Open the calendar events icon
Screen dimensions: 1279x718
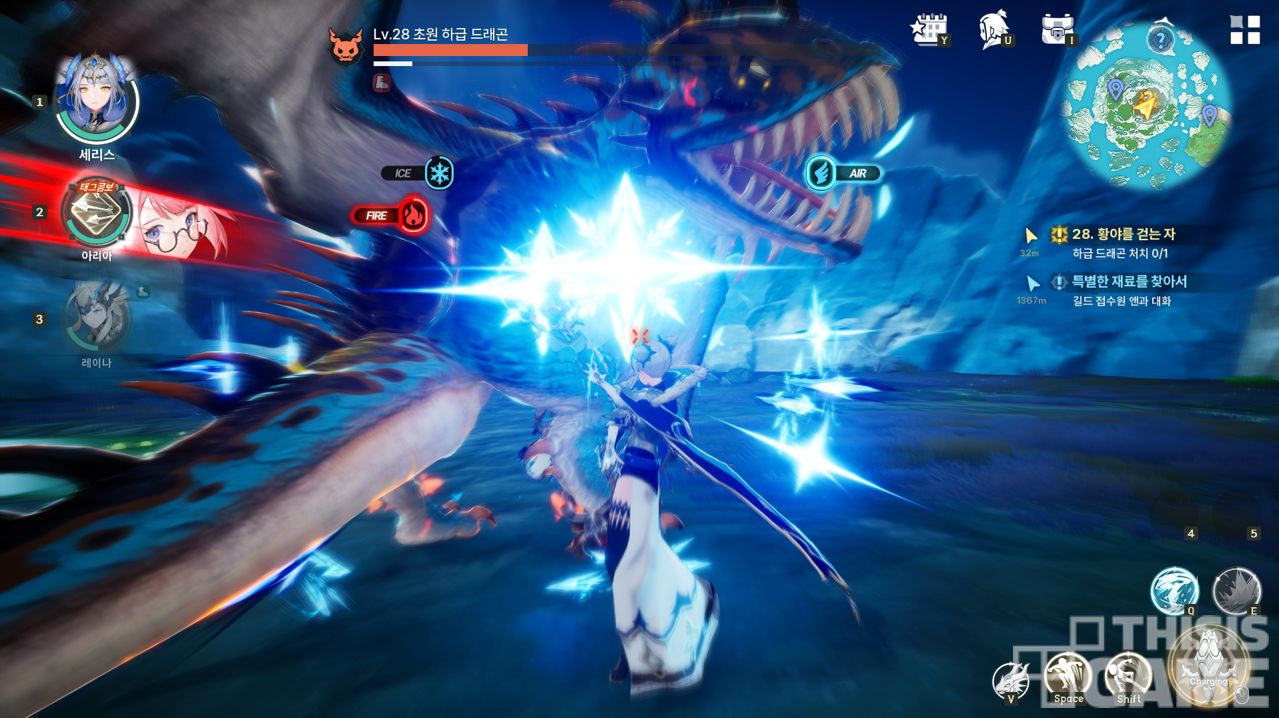929,30
